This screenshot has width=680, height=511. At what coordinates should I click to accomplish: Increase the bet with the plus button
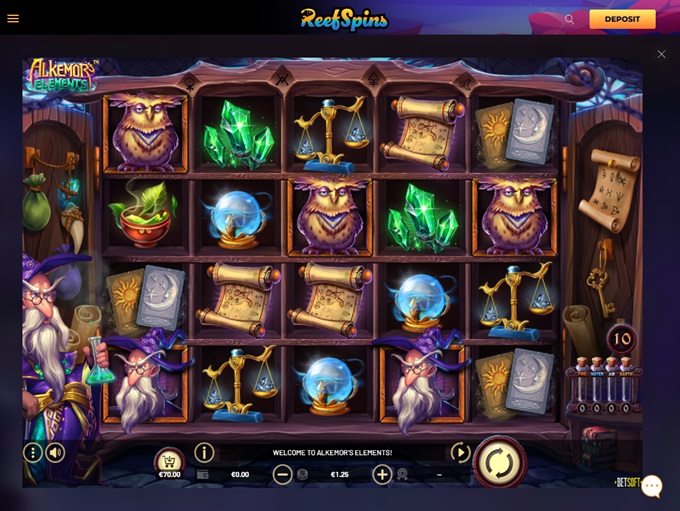tap(382, 475)
